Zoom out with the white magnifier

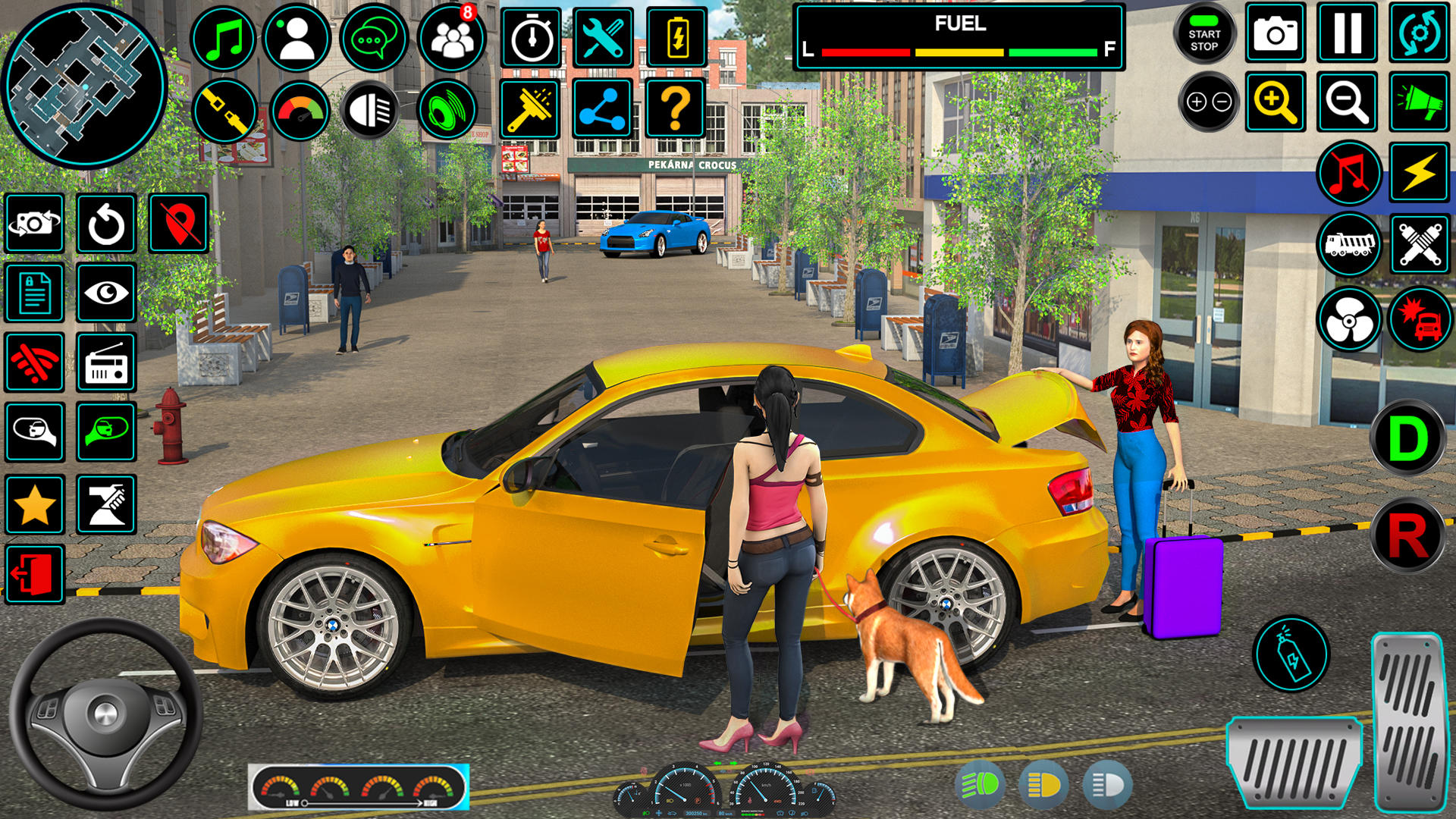pos(1348,102)
